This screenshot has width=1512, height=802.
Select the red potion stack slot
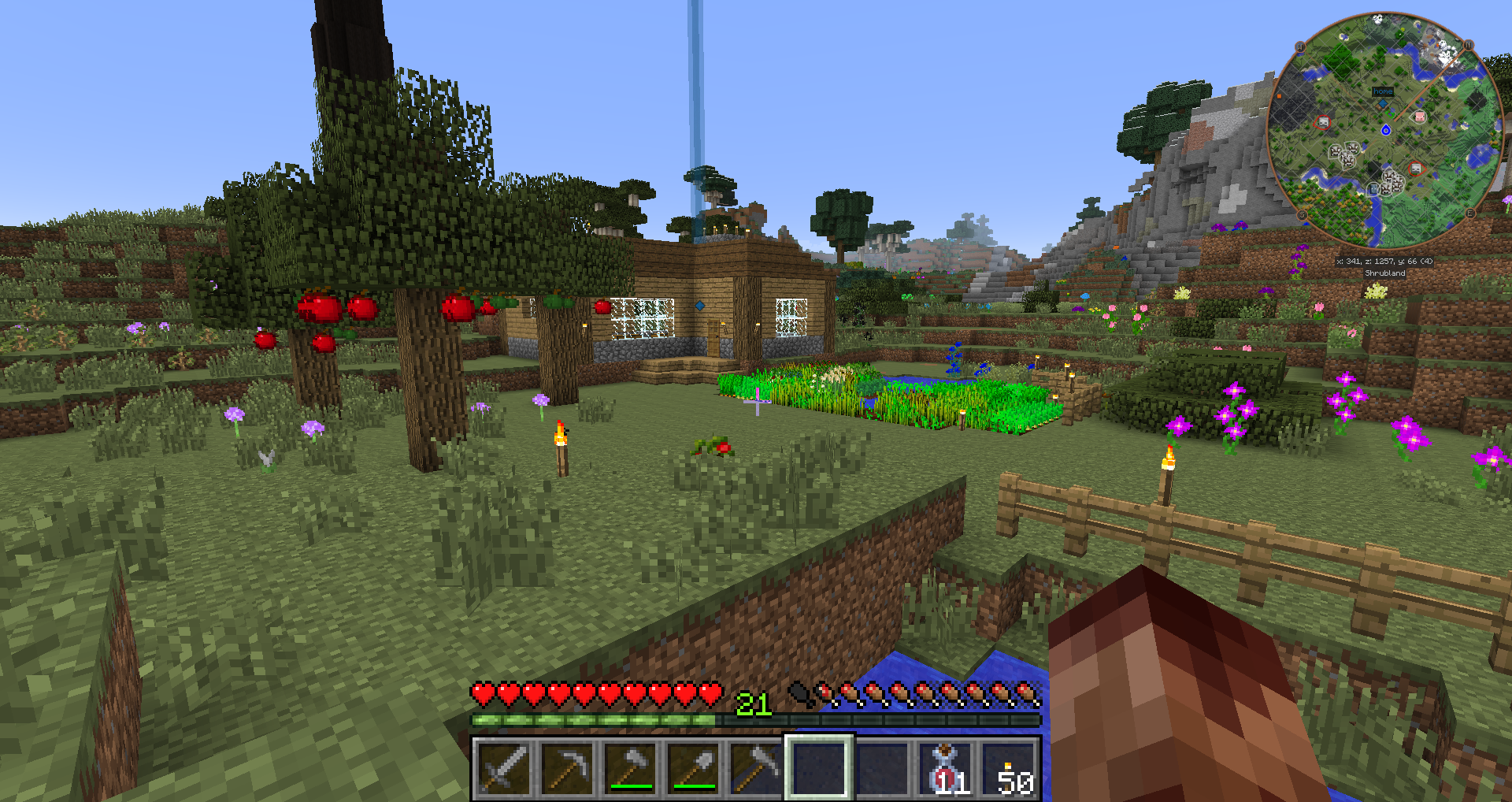[x=945, y=767]
